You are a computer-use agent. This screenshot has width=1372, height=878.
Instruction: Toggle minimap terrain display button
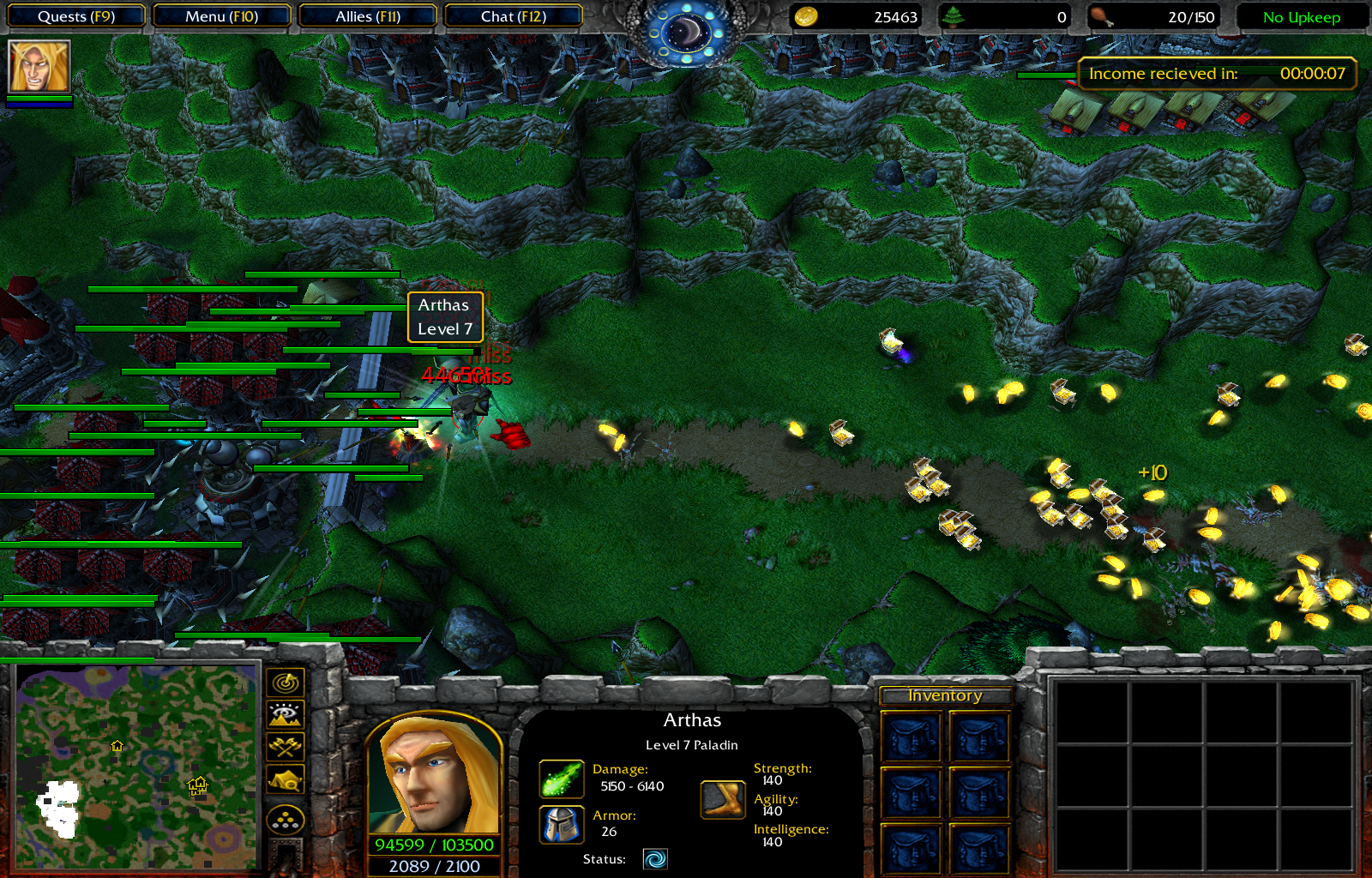(286, 714)
